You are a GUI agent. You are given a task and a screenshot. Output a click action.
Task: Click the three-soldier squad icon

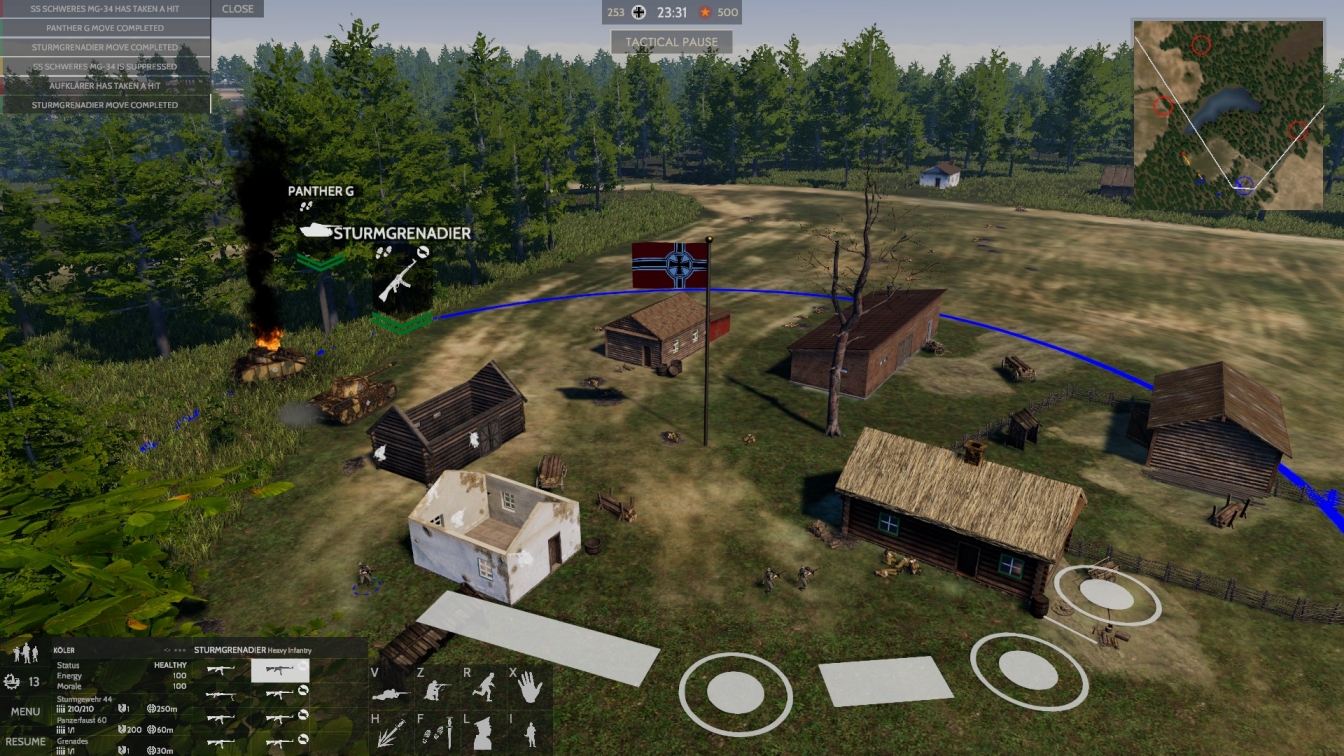pyautogui.click(x=25, y=653)
